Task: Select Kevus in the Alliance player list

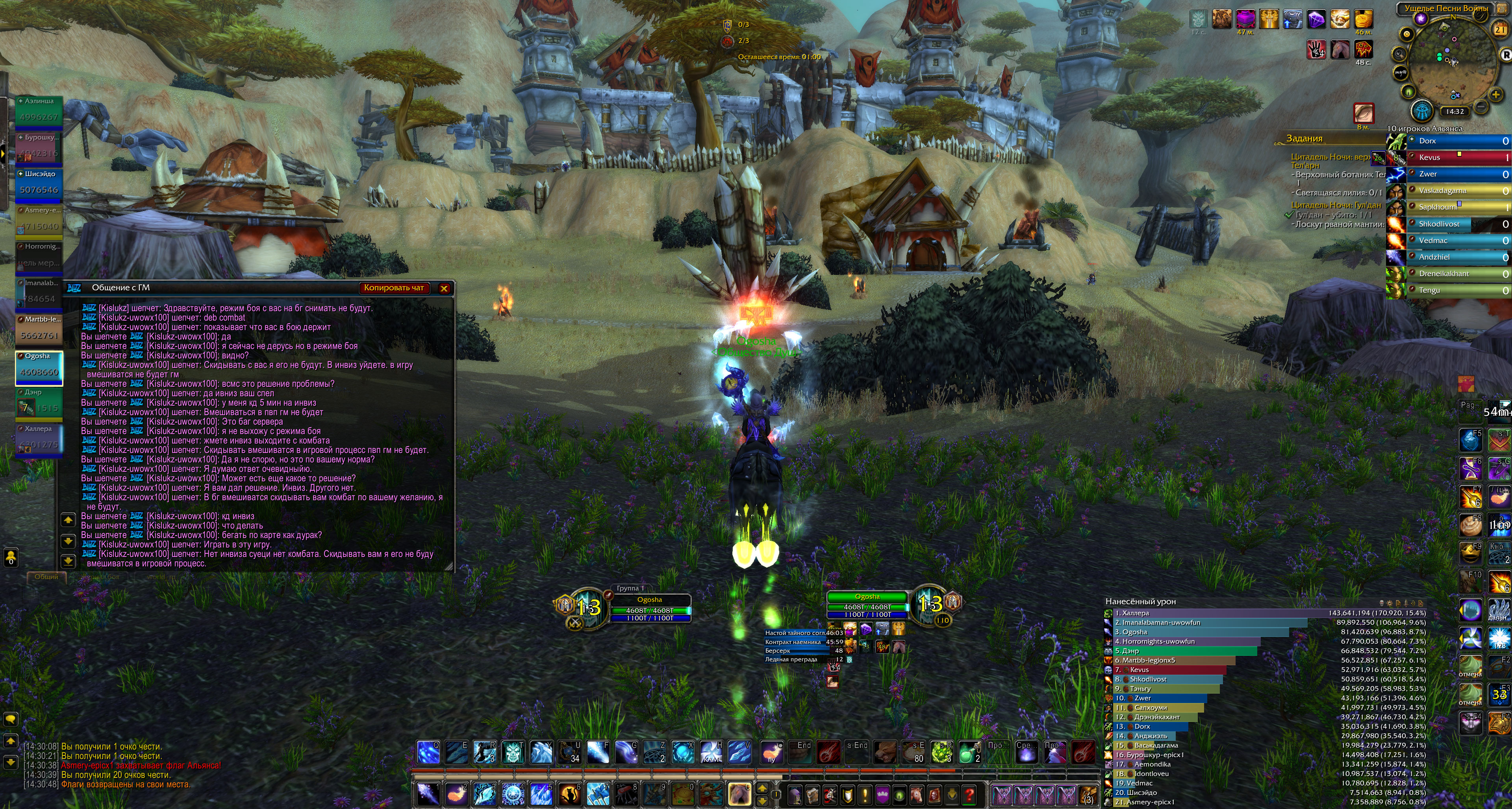Action: [1456, 157]
